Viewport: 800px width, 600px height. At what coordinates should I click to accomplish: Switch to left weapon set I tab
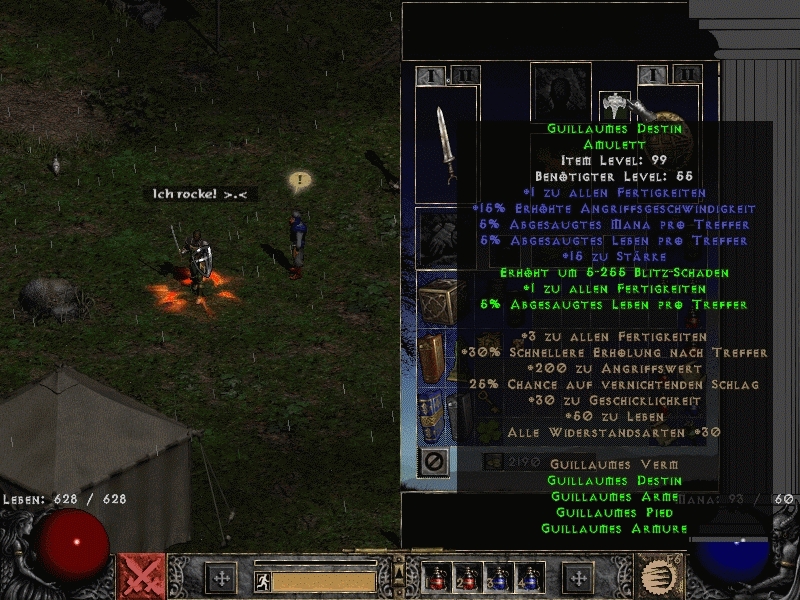tap(431, 75)
